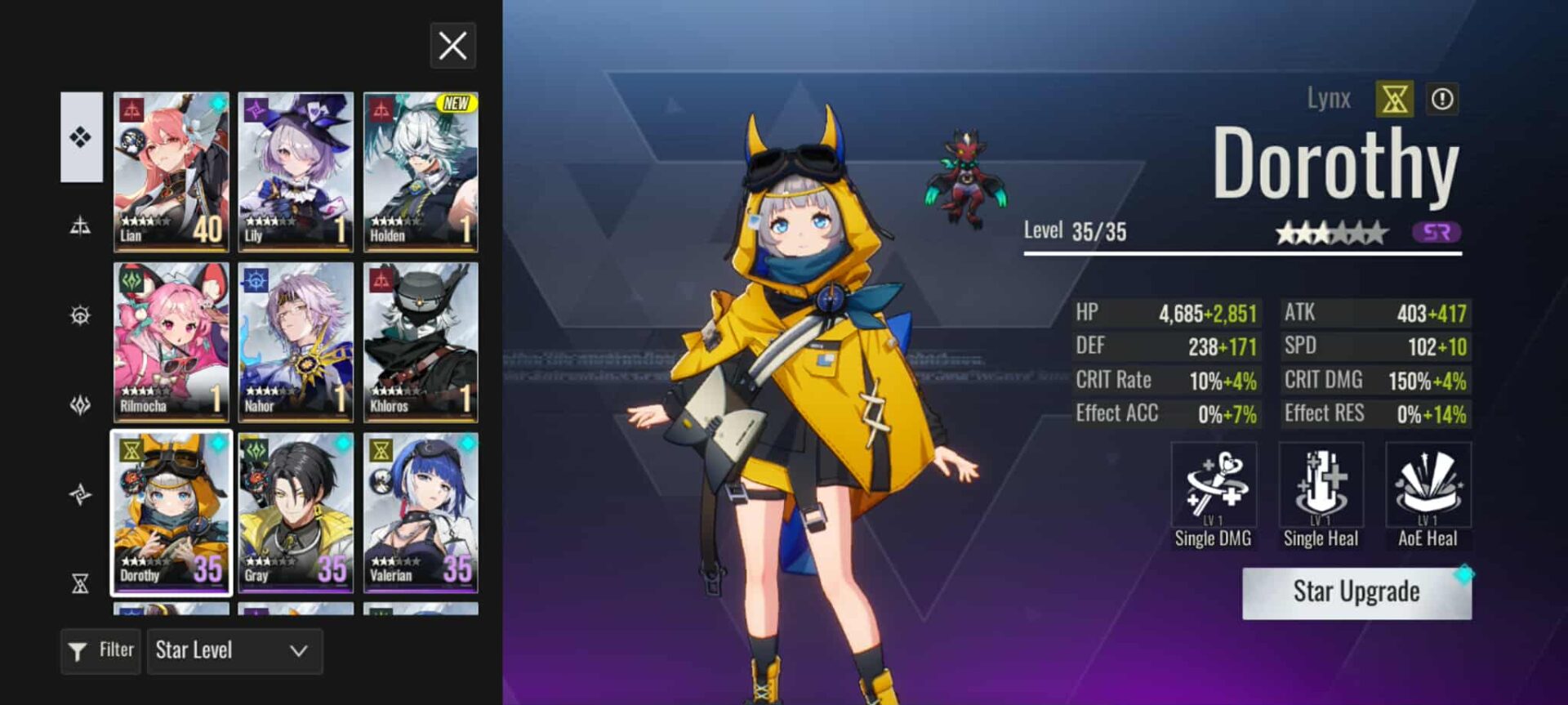Select the Rilmocha character card

(171, 341)
